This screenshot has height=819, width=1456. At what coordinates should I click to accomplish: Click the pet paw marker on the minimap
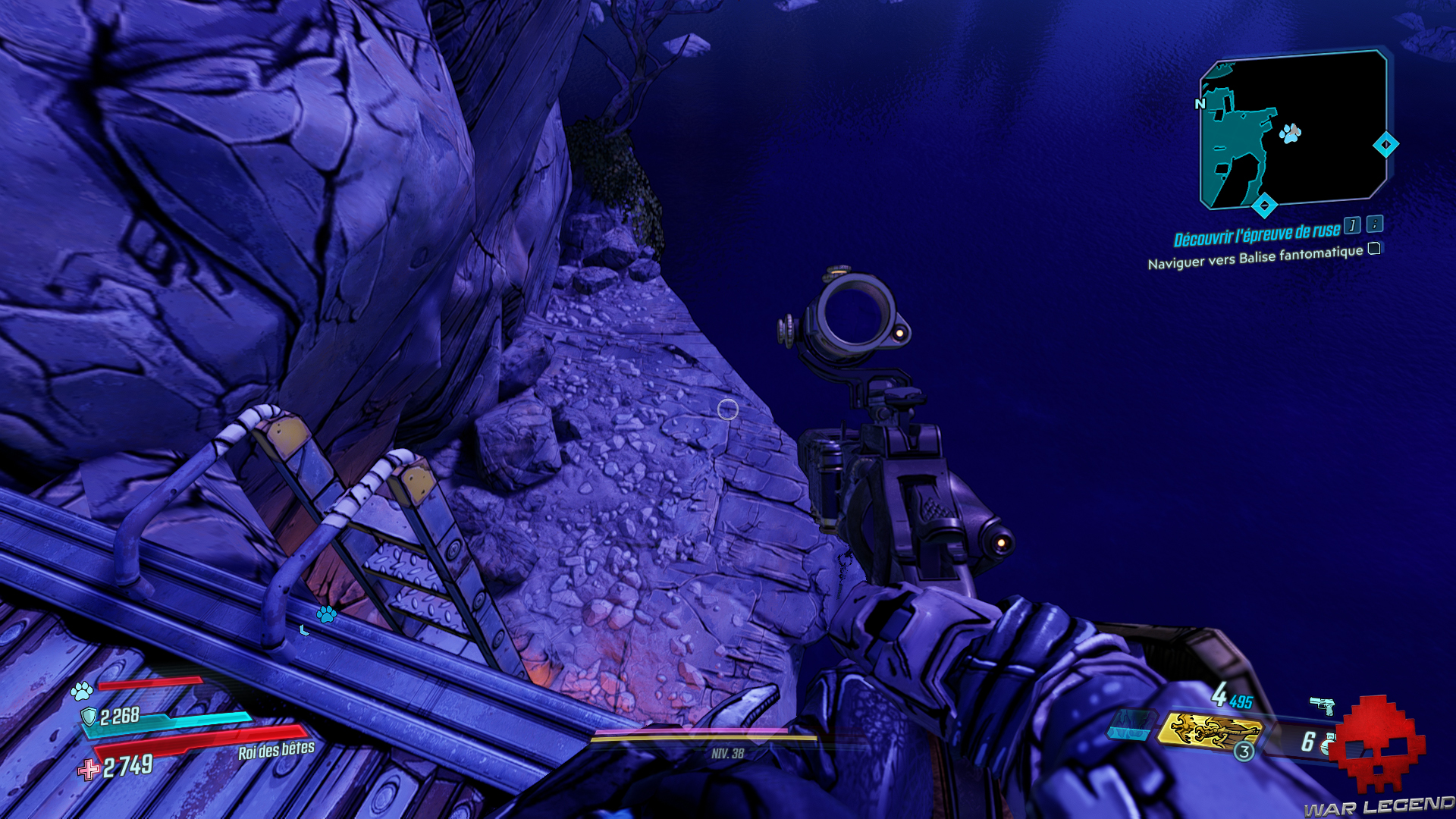click(x=1290, y=134)
